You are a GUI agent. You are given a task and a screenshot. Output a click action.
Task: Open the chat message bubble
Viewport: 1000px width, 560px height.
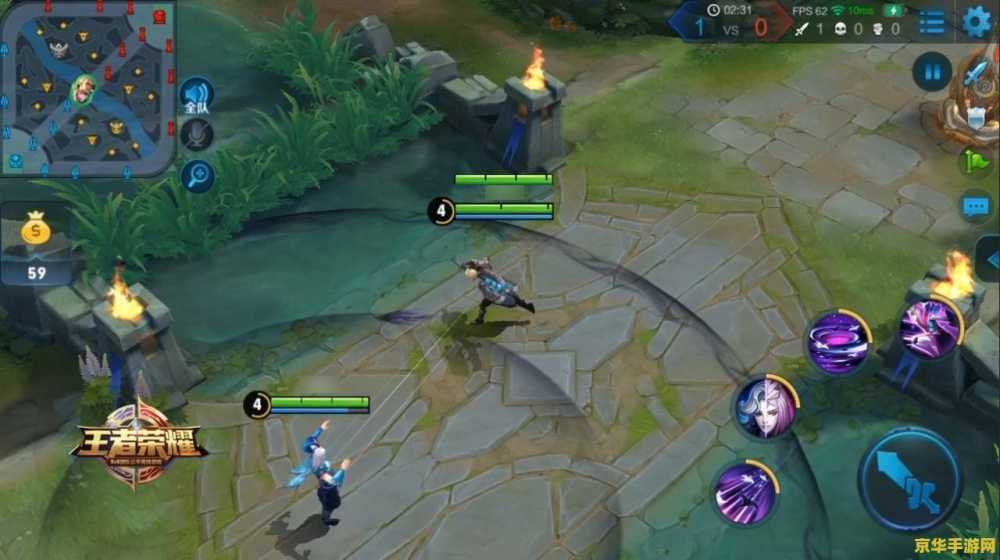pyautogui.click(x=975, y=206)
